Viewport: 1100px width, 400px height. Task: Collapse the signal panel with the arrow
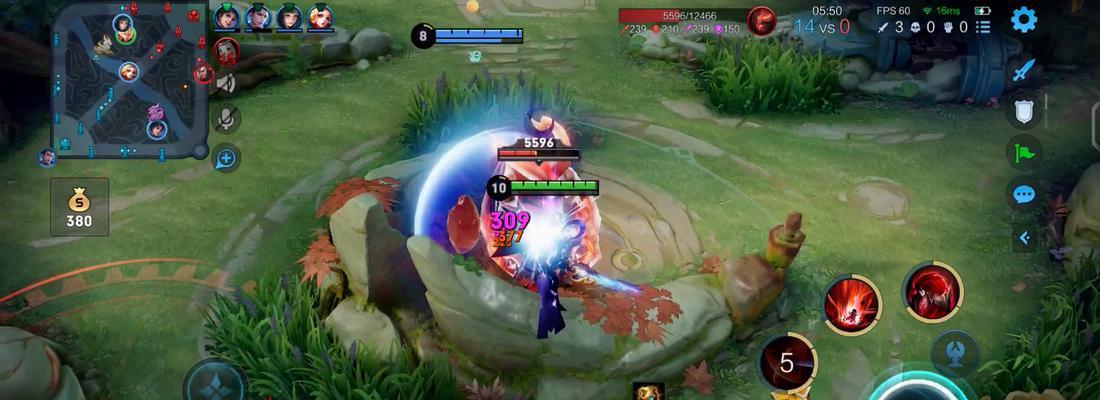(x=1023, y=237)
